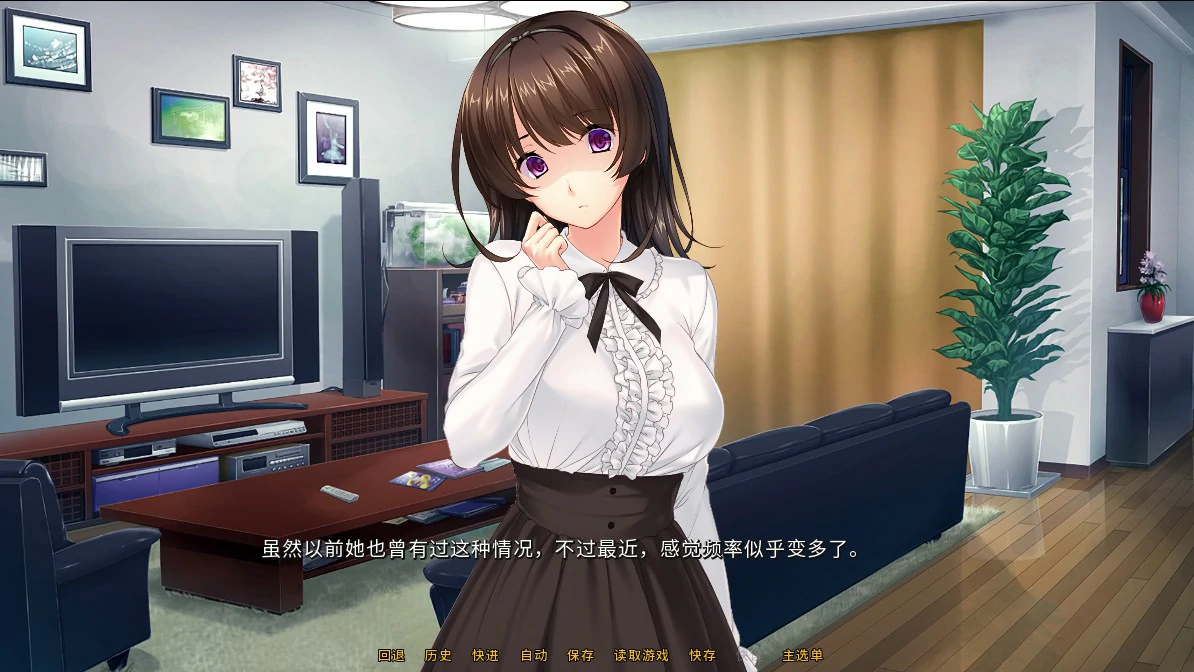Image resolution: width=1194 pixels, height=672 pixels.
Task: Toggle 自动 (auto) play
Action: (533, 656)
